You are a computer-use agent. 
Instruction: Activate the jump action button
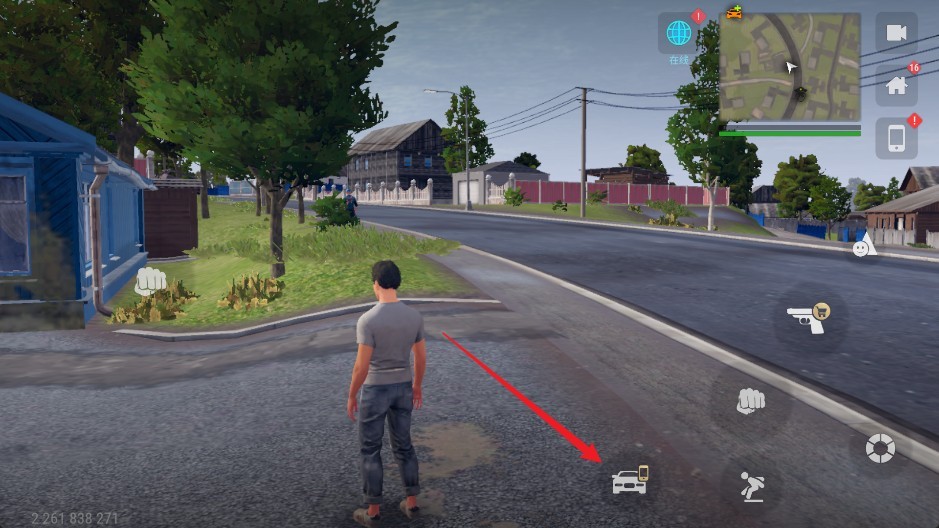point(750,487)
